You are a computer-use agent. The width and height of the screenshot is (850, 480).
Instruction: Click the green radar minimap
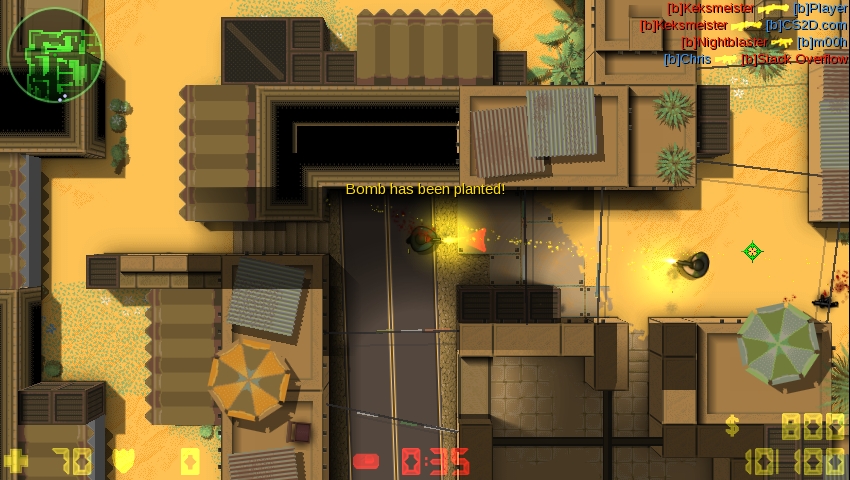pyautogui.click(x=54, y=54)
